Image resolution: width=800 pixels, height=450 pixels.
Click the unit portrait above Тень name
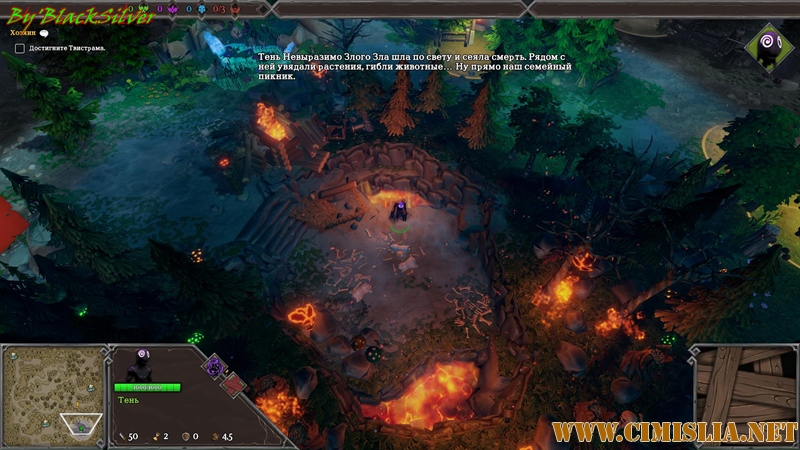(x=140, y=366)
